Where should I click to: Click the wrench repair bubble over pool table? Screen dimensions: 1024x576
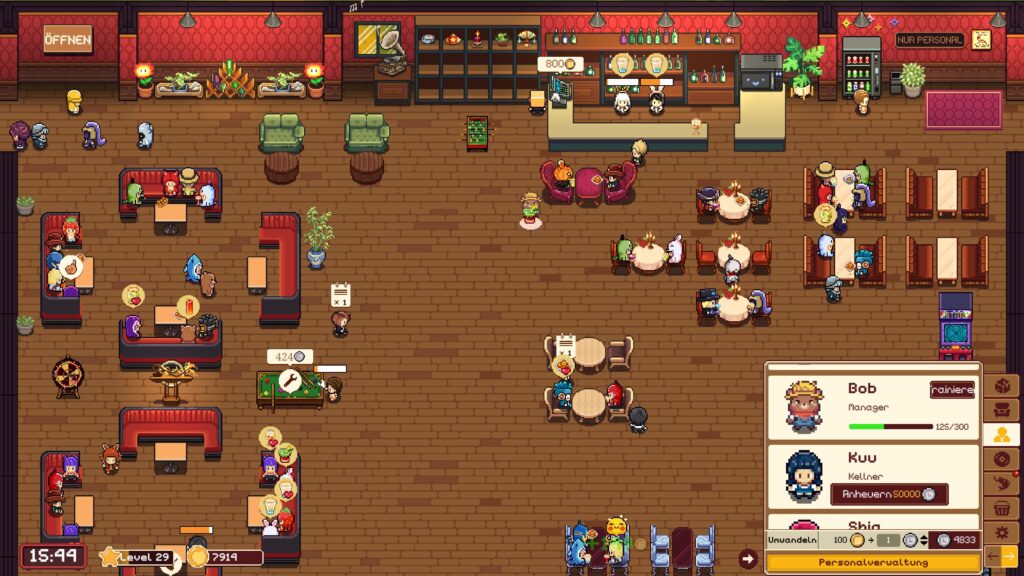(290, 380)
